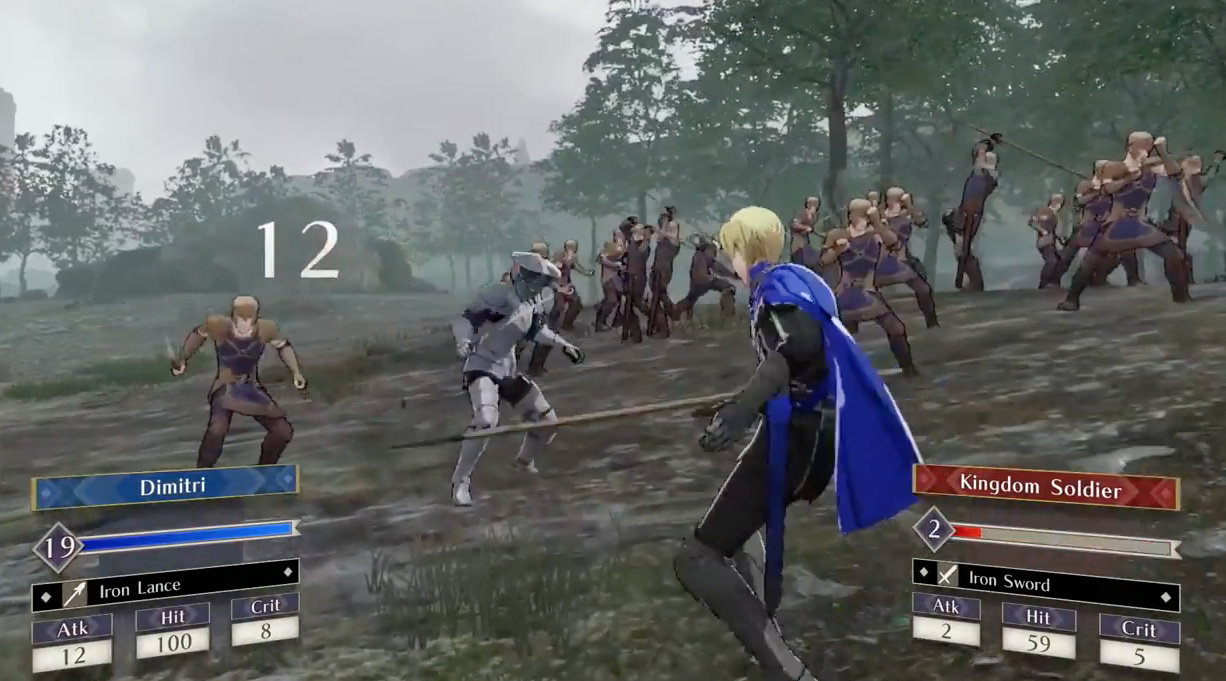Click the Iron Lance weapon panel
This screenshot has width=1226, height=681.
click(x=165, y=588)
